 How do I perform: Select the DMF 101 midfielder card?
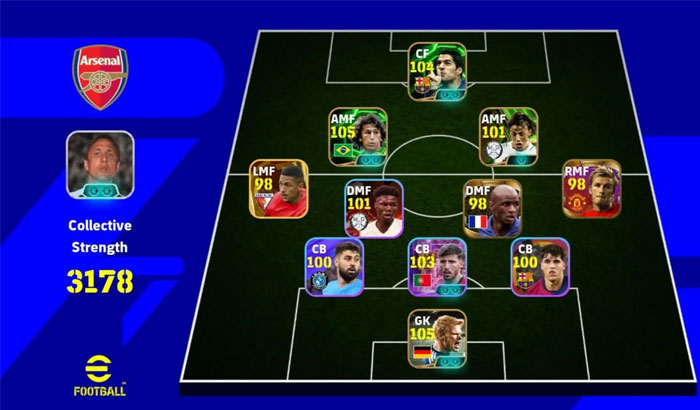374,208
